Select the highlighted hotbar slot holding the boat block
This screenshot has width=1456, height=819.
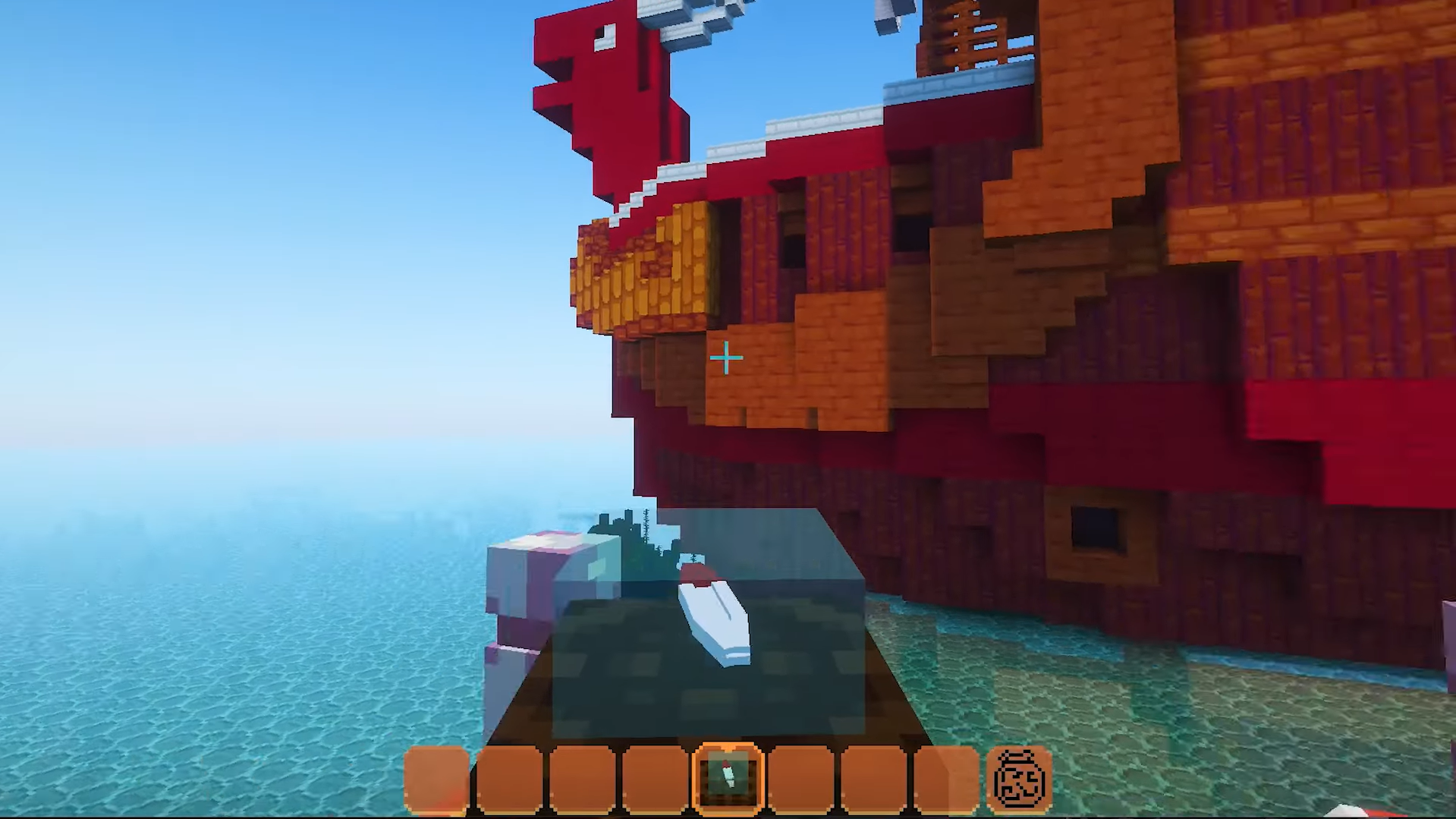[727, 778]
